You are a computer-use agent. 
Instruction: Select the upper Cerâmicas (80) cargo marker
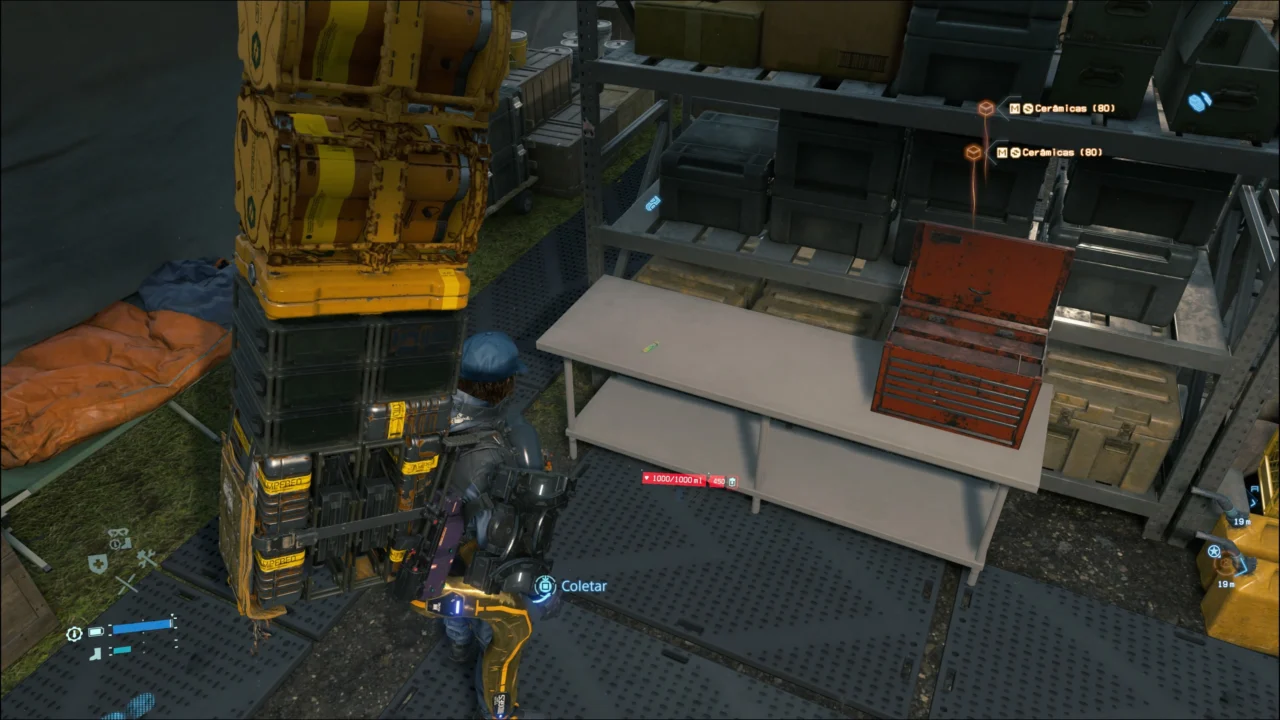(986, 108)
